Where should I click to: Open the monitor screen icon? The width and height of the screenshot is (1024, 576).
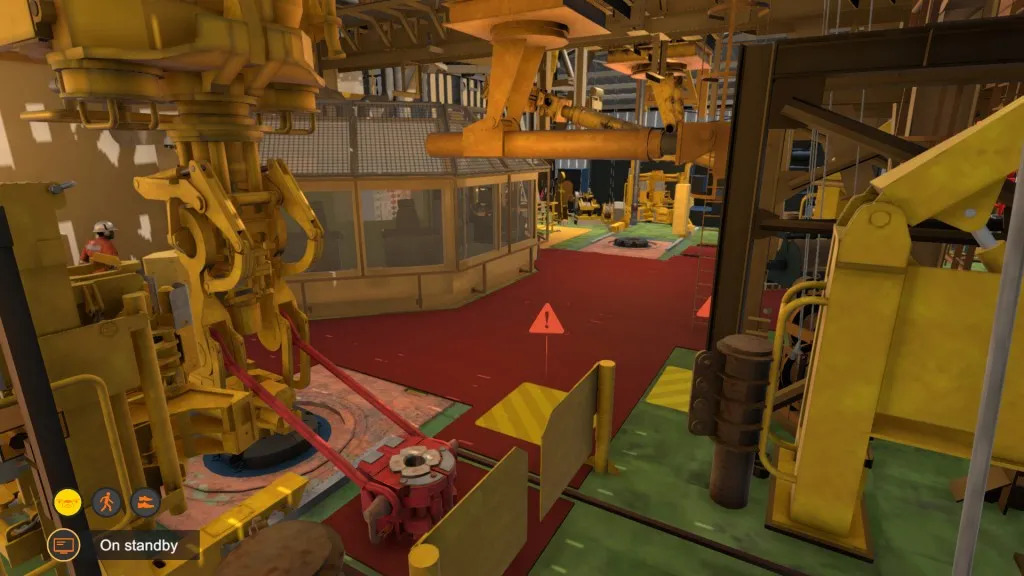62,545
